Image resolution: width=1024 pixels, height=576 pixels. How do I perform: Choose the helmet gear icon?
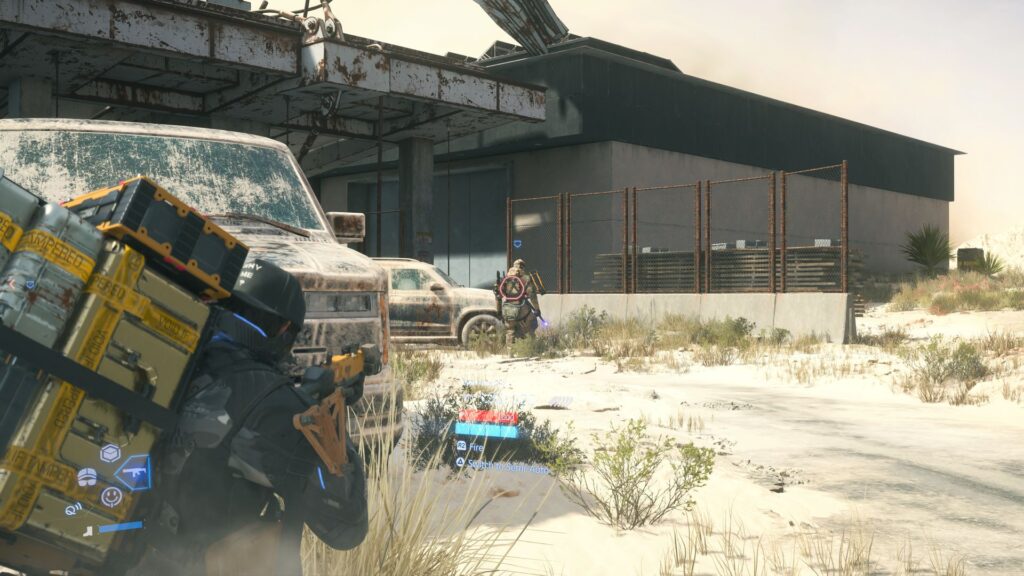click(x=87, y=477)
